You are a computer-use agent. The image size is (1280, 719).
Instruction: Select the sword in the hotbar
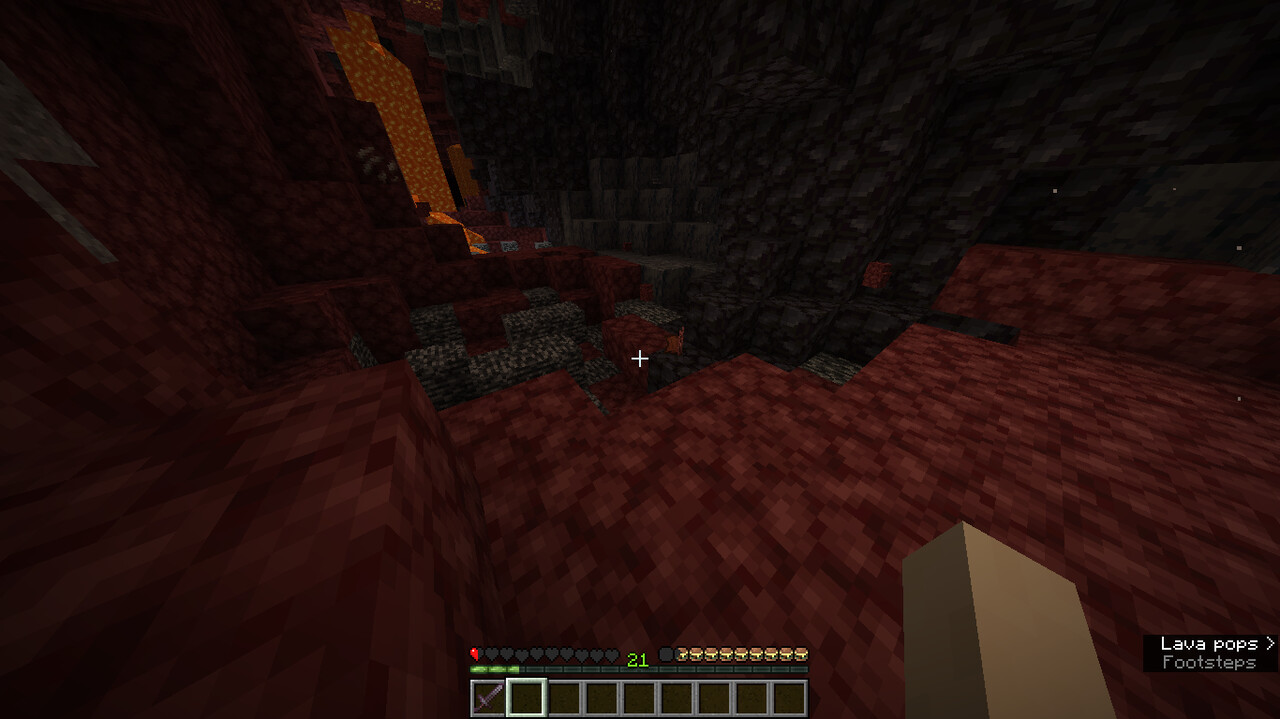[488, 697]
